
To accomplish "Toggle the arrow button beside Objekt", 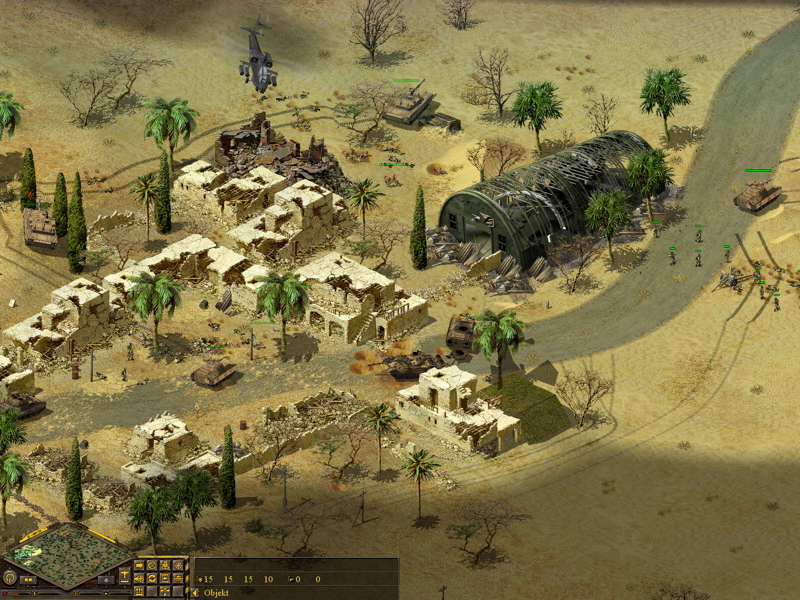I will [194, 592].
